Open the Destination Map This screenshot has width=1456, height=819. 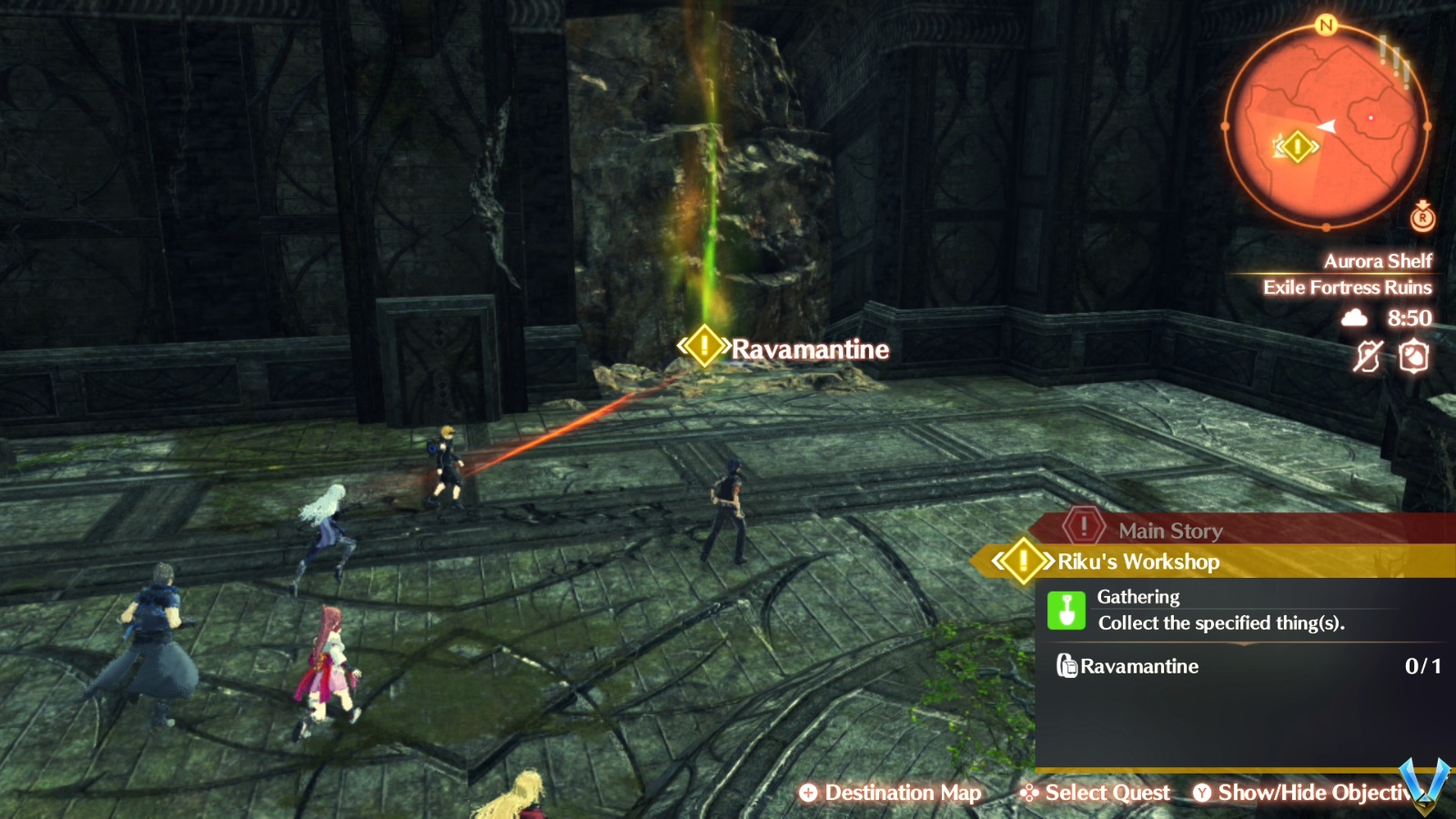tap(892, 793)
